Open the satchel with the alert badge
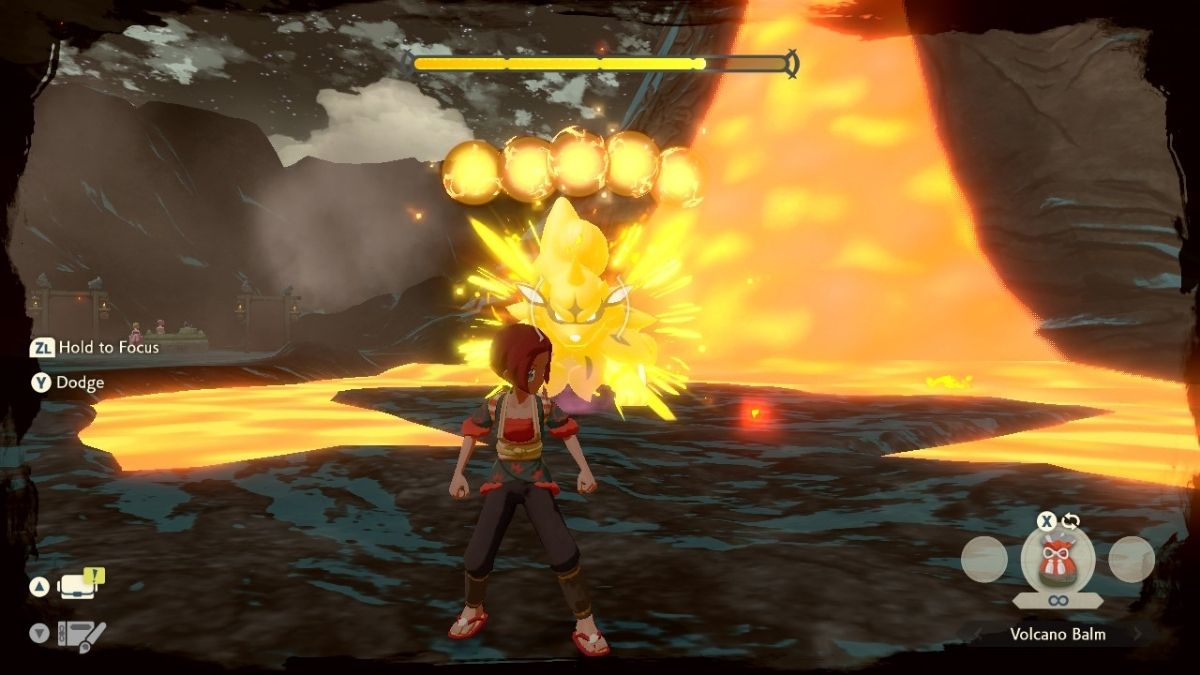The width and height of the screenshot is (1200, 675). [x=80, y=585]
